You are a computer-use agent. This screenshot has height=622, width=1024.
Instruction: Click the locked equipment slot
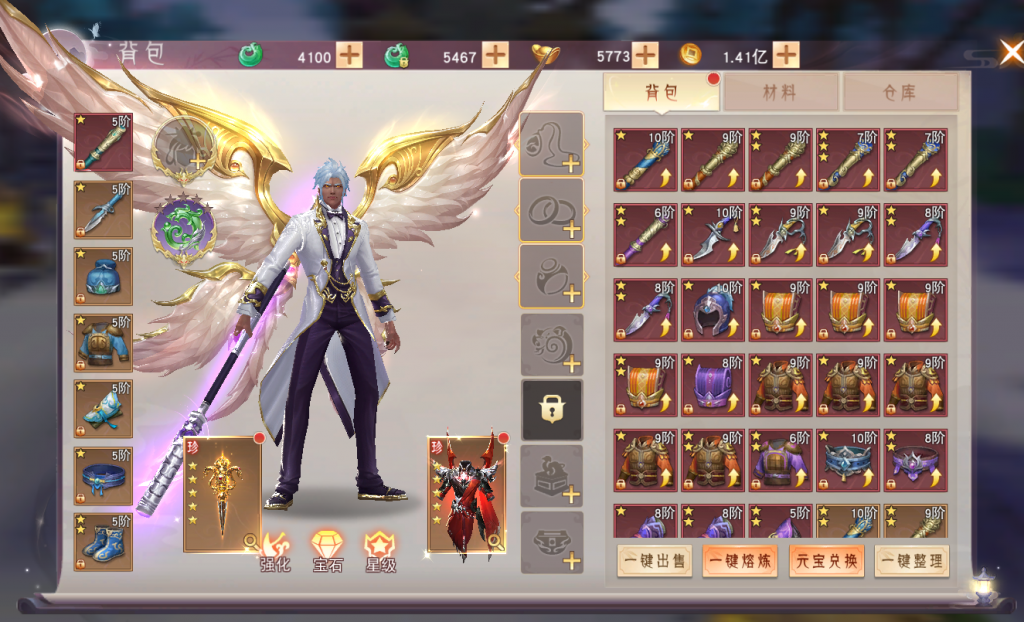pyautogui.click(x=552, y=410)
